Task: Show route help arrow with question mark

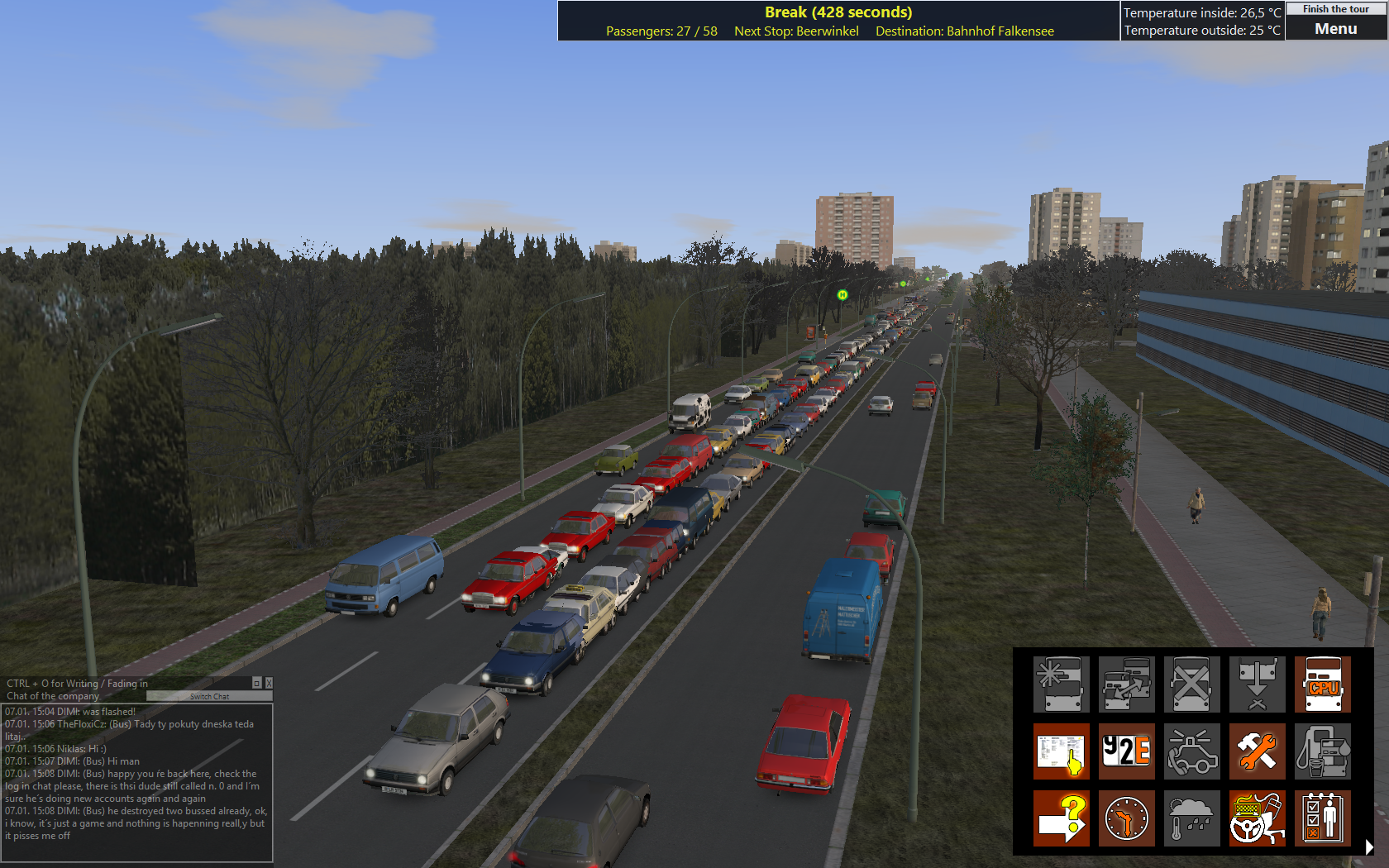Action: [1061, 818]
